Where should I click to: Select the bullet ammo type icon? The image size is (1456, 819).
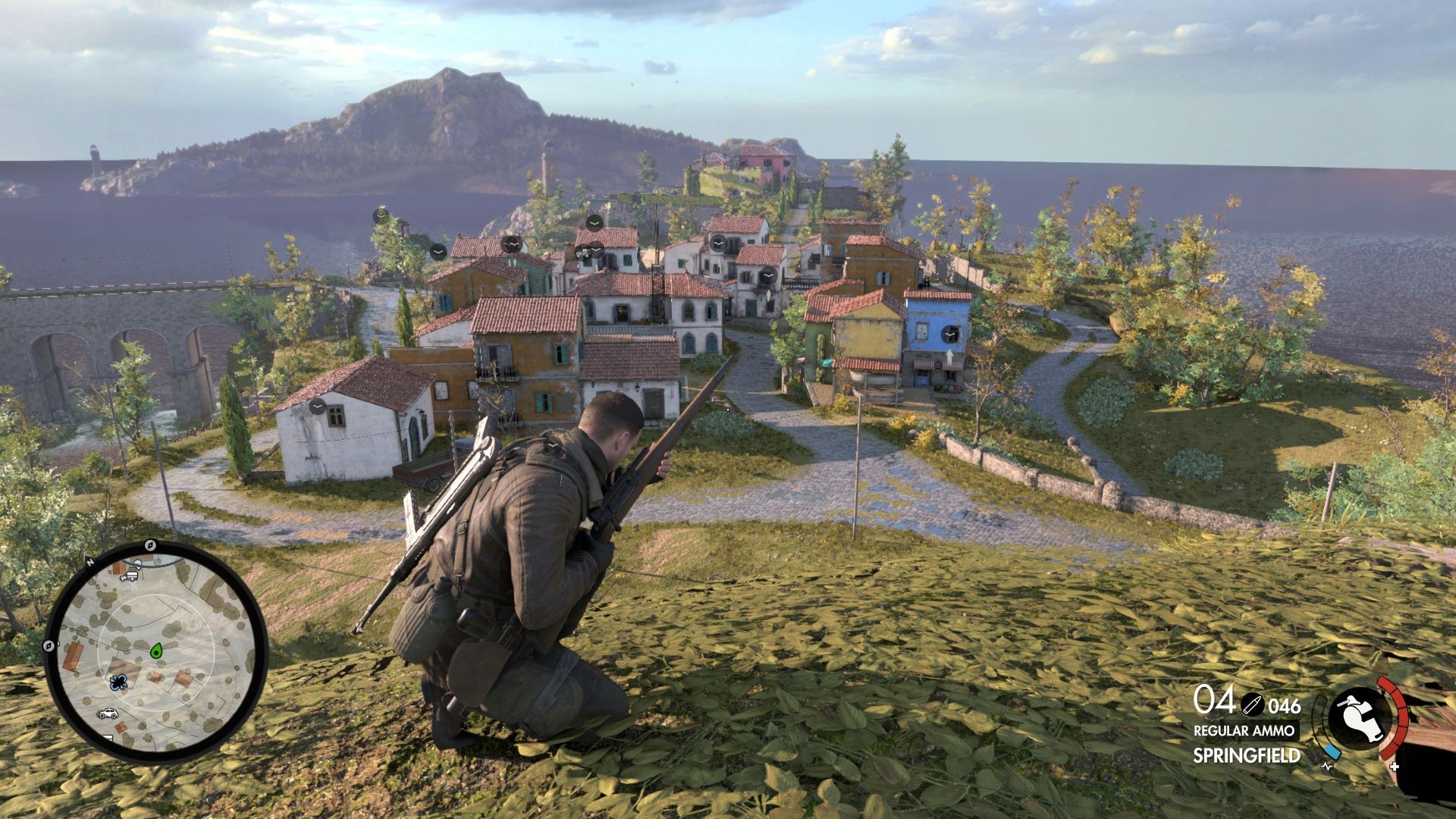pos(1252,704)
